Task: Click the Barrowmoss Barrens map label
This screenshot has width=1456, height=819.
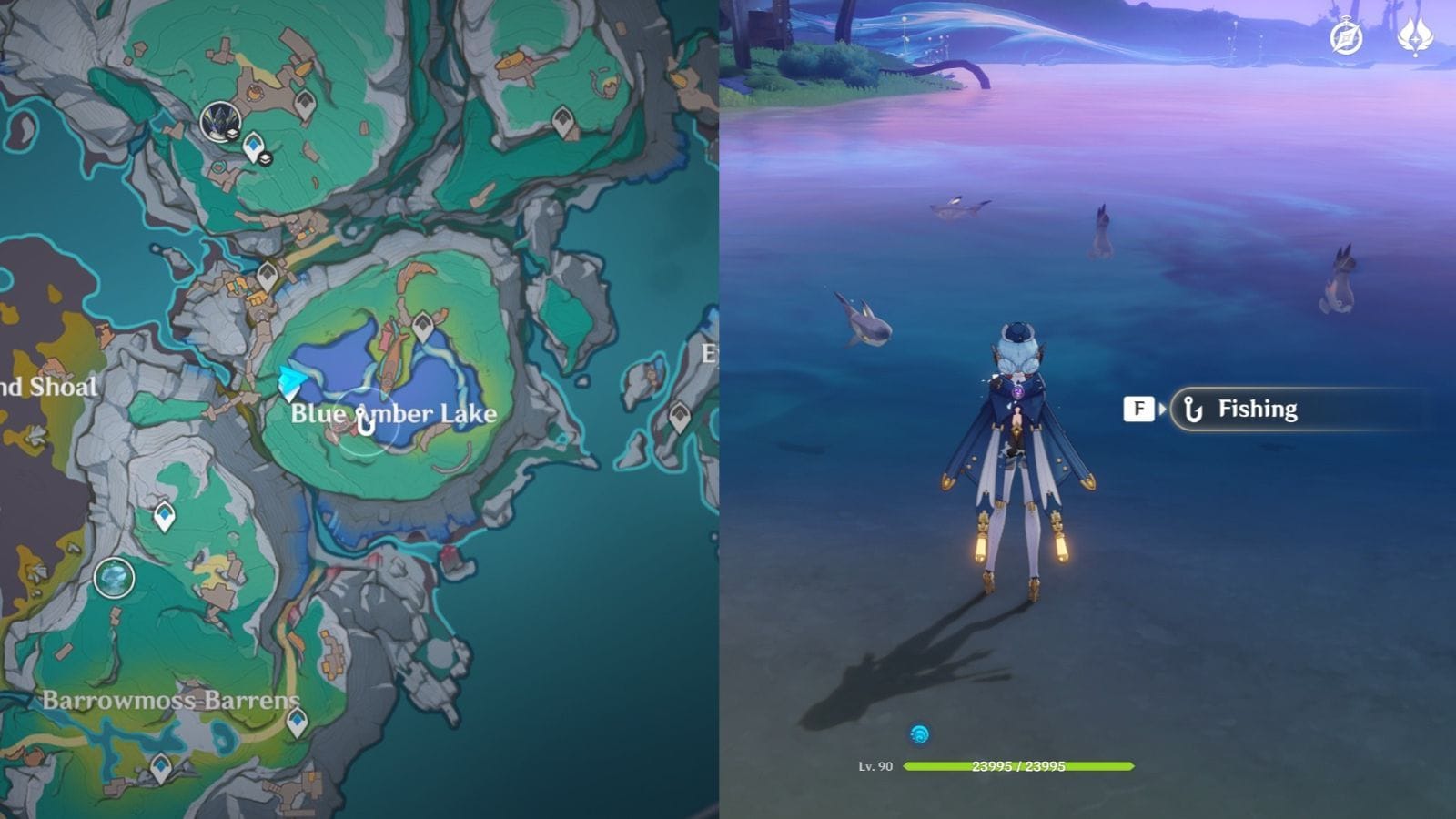Action: [x=172, y=699]
